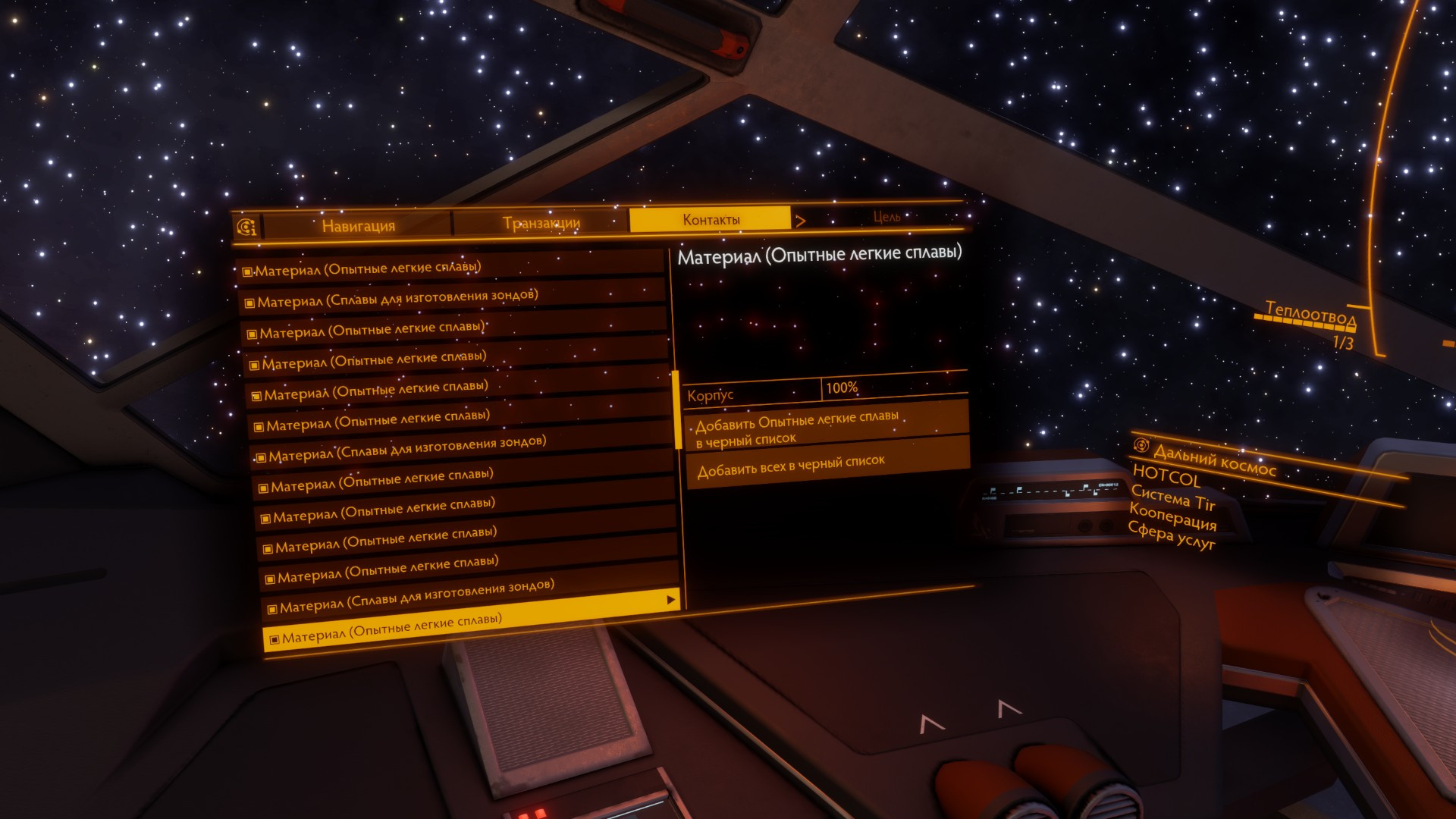Image resolution: width=1456 pixels, height=819 pixels.
Task: Click the arrow to the next tab
Action: click(801, 221)
